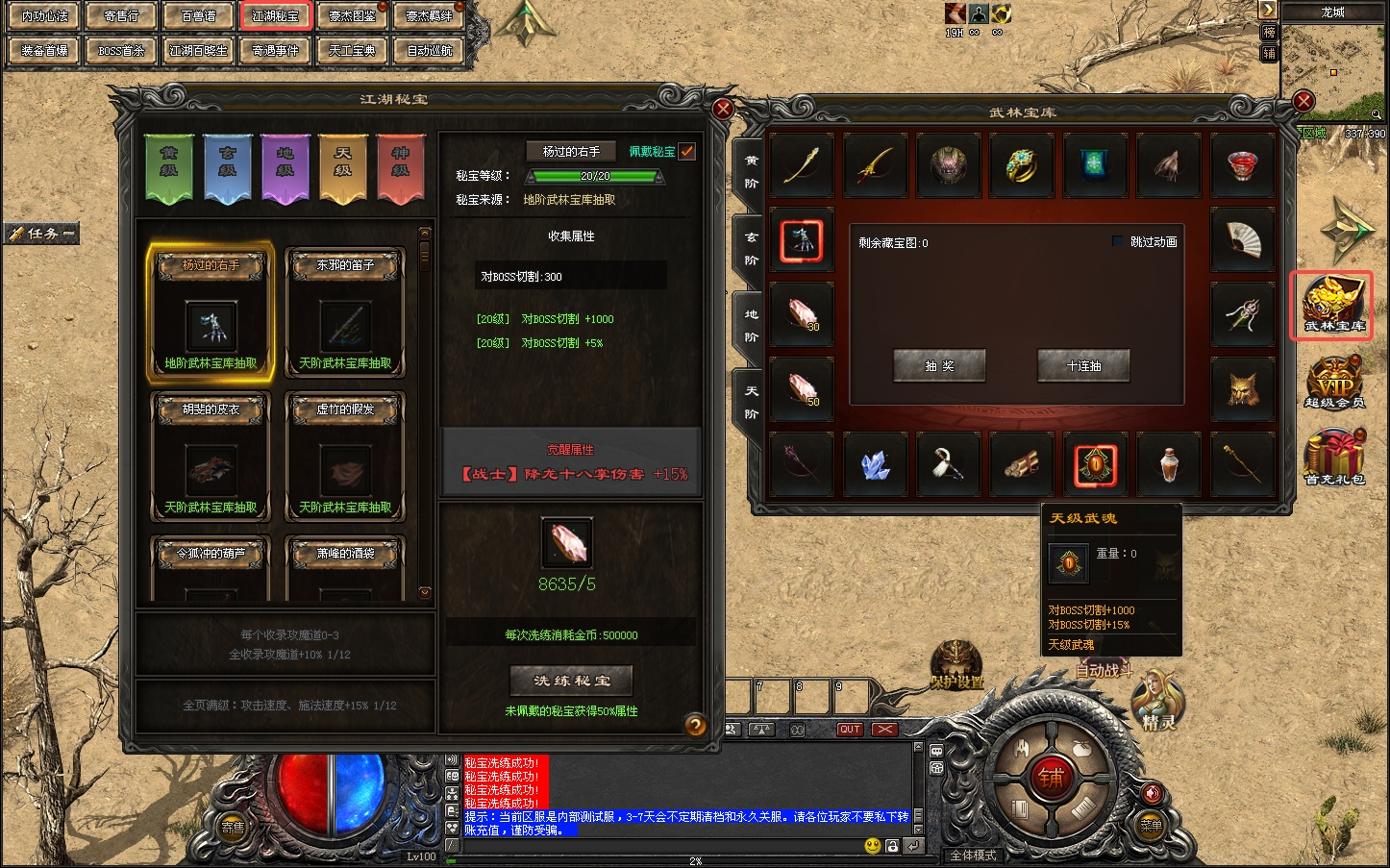The height and width of the screenshot is (868, 1390).
Task: Open the 寄售行 consignment shop
Action: (122, 16)
